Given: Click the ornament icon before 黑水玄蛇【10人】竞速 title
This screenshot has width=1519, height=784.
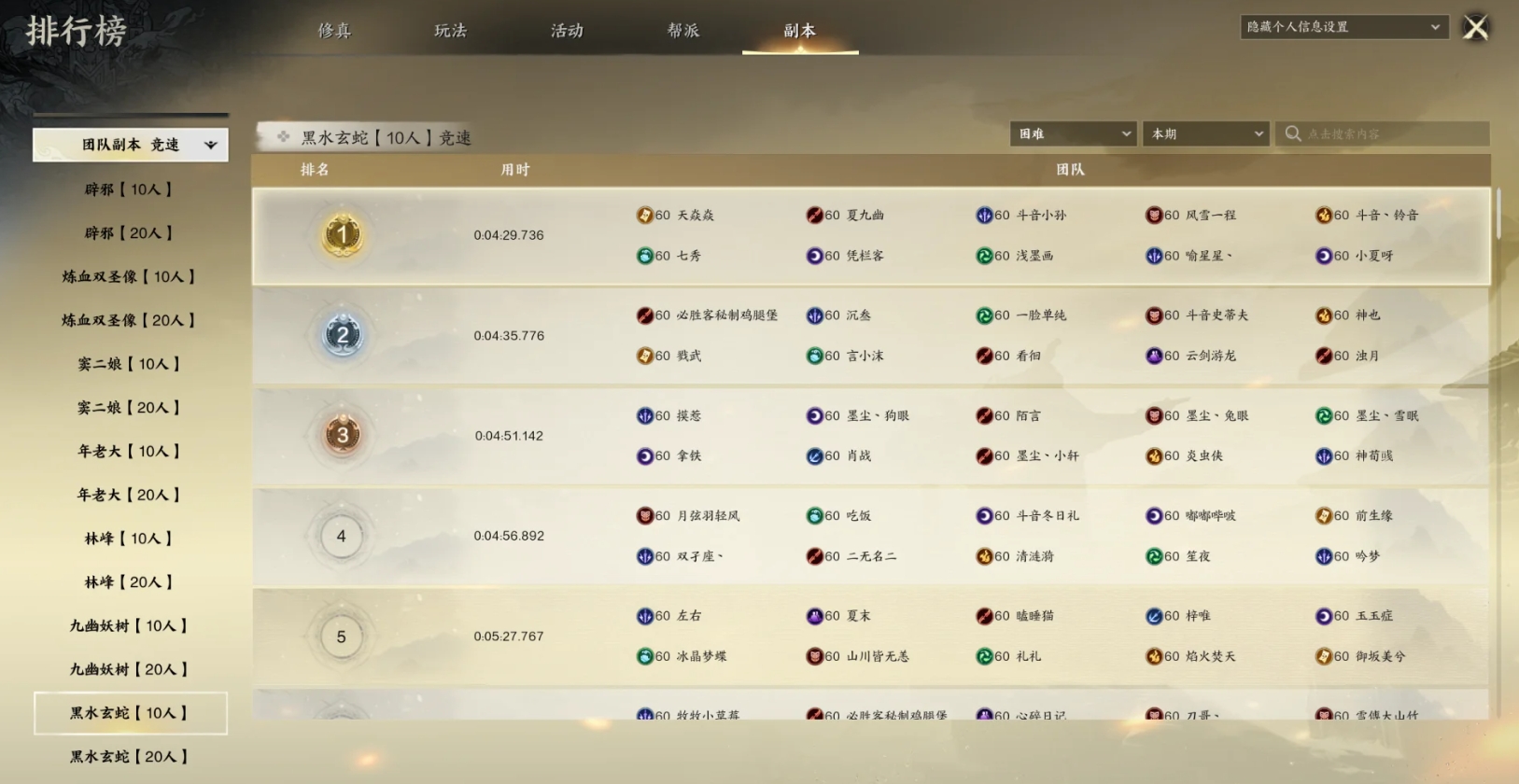Looking at the screenshot, I should [283, 136].
